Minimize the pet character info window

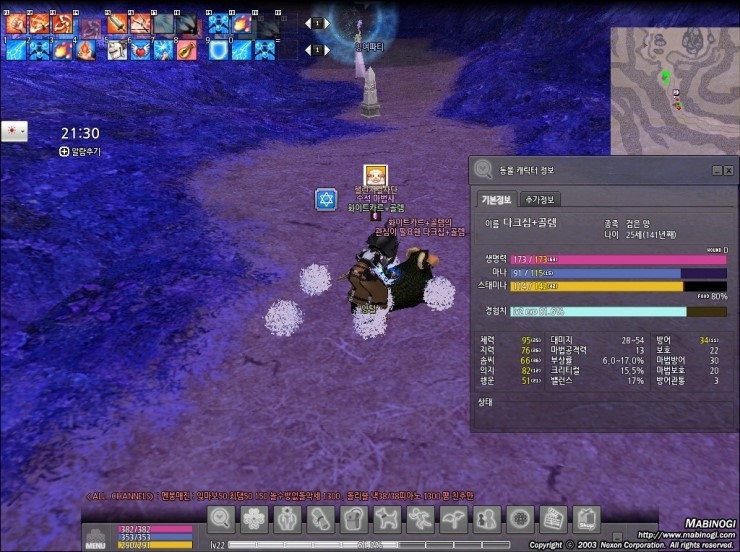(x=717, y=171)
